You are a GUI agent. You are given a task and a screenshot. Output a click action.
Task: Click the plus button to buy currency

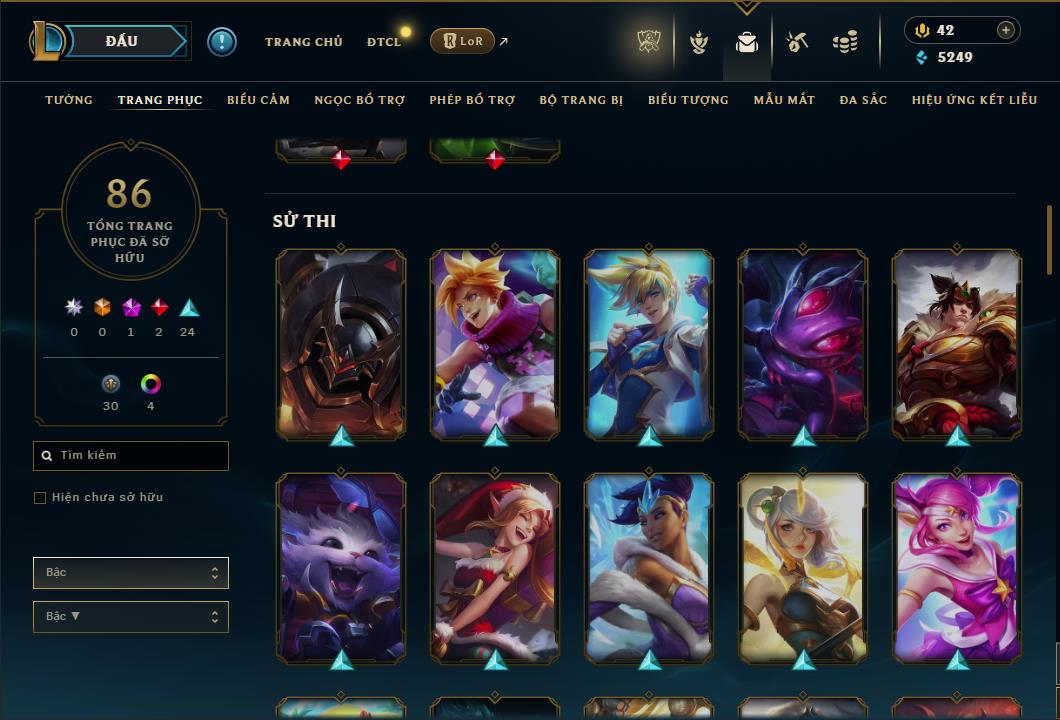tap(1006, 31)
